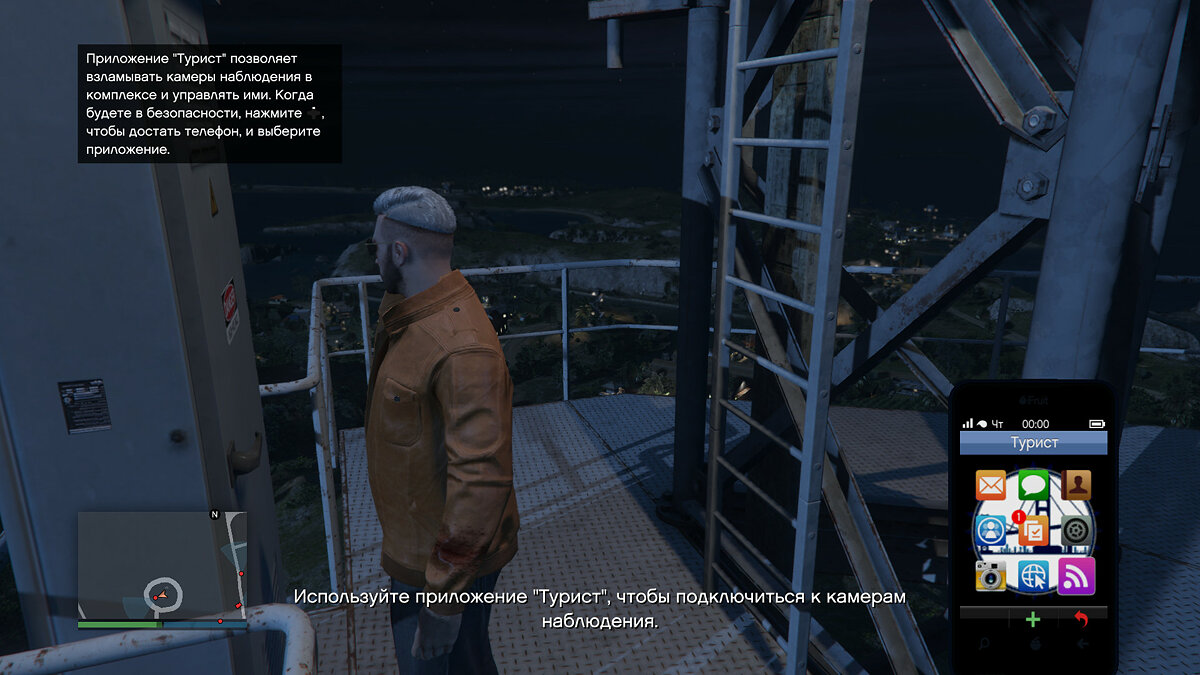
Task: Open the orange checklist app with notification badge
Action: pos(1033,531)
